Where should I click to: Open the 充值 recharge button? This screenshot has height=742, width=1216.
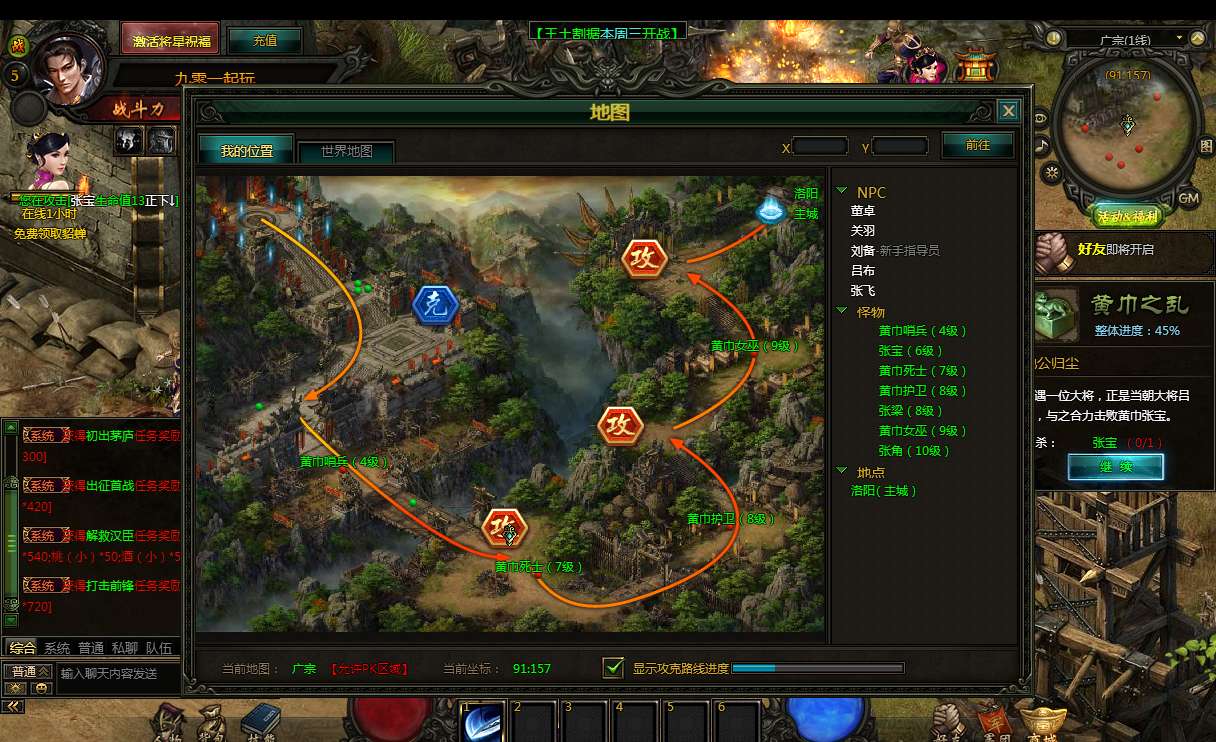click(265, 40)
